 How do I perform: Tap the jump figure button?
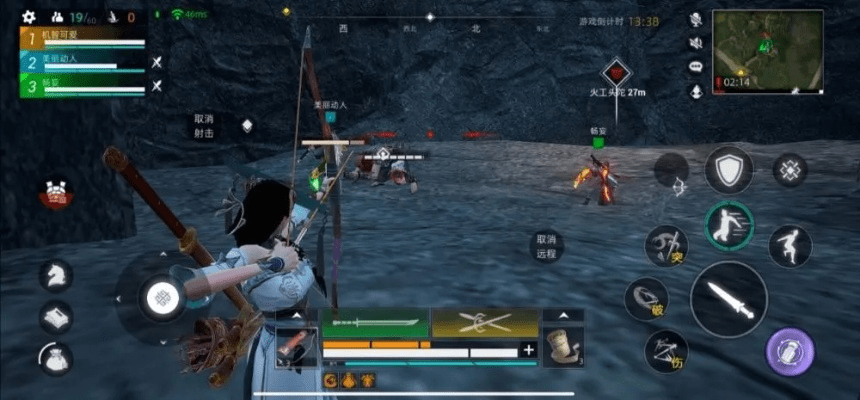point(790,246)
